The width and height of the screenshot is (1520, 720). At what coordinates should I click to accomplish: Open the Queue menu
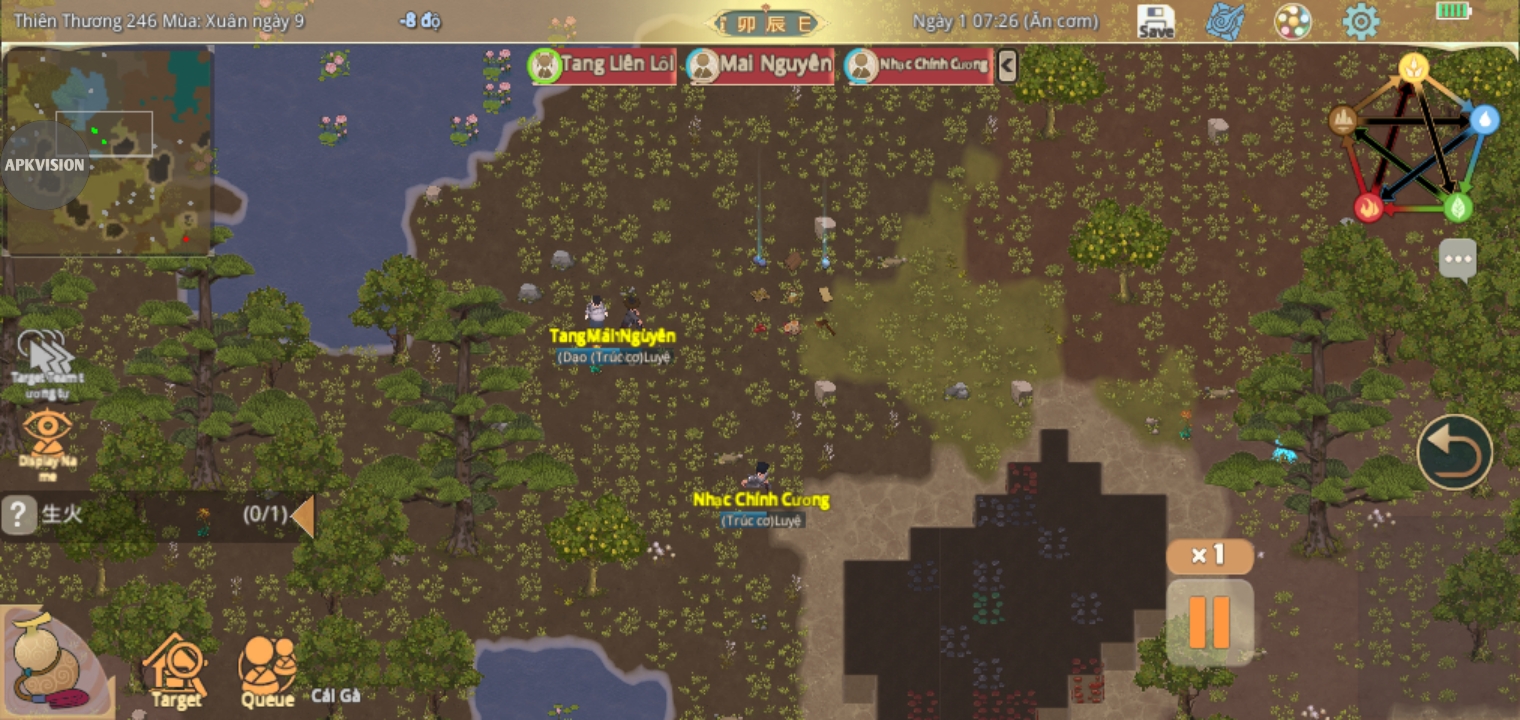tap(267, 670)
